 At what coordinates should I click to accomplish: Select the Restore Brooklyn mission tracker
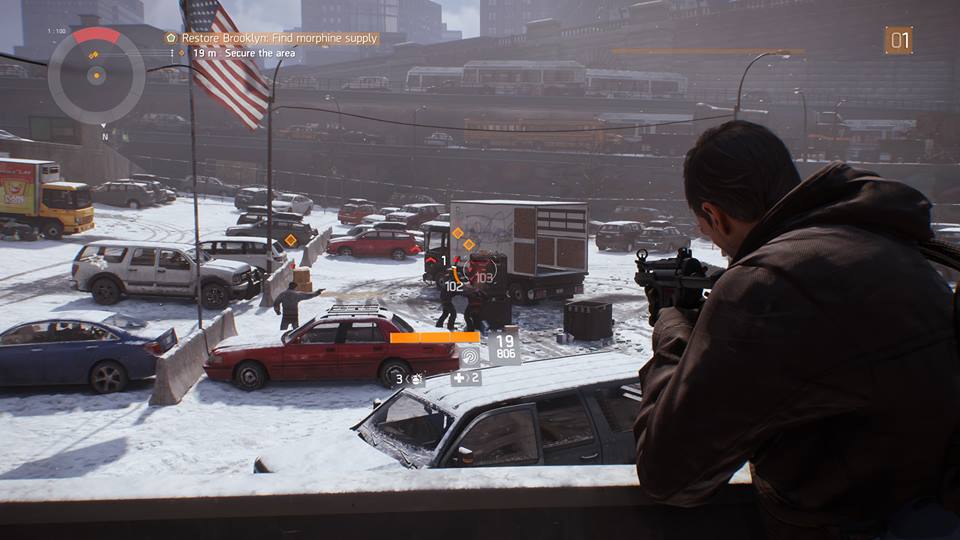click(272, 38)
